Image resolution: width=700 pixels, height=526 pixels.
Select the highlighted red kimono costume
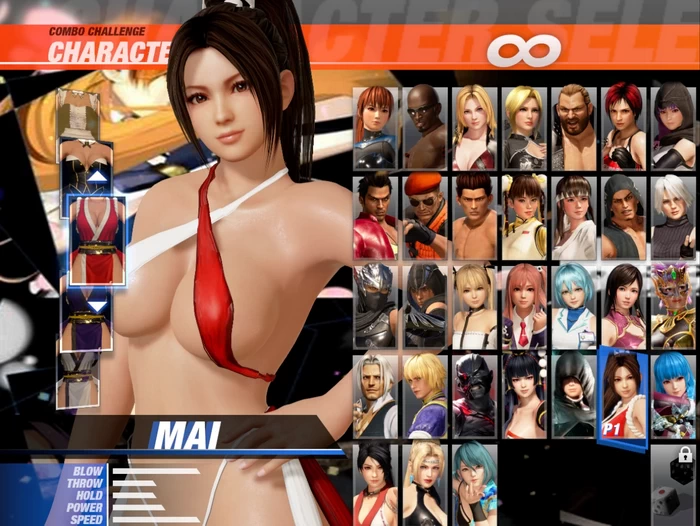coord(97,240)
